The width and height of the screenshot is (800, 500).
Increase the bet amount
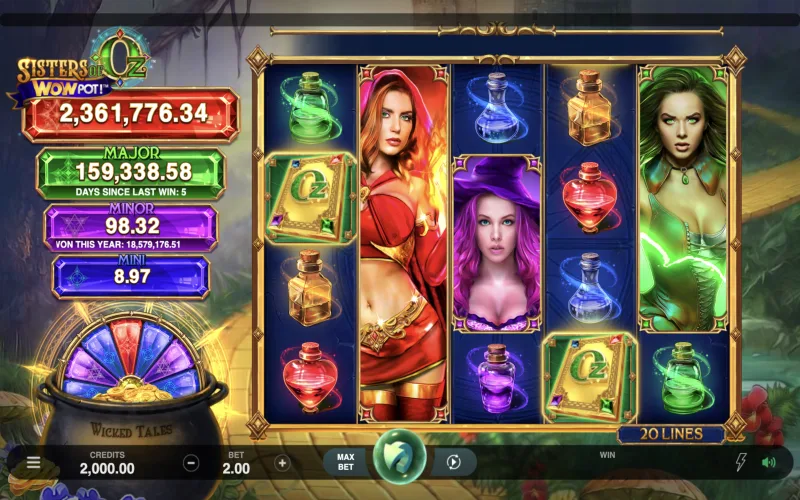point(282,463)
